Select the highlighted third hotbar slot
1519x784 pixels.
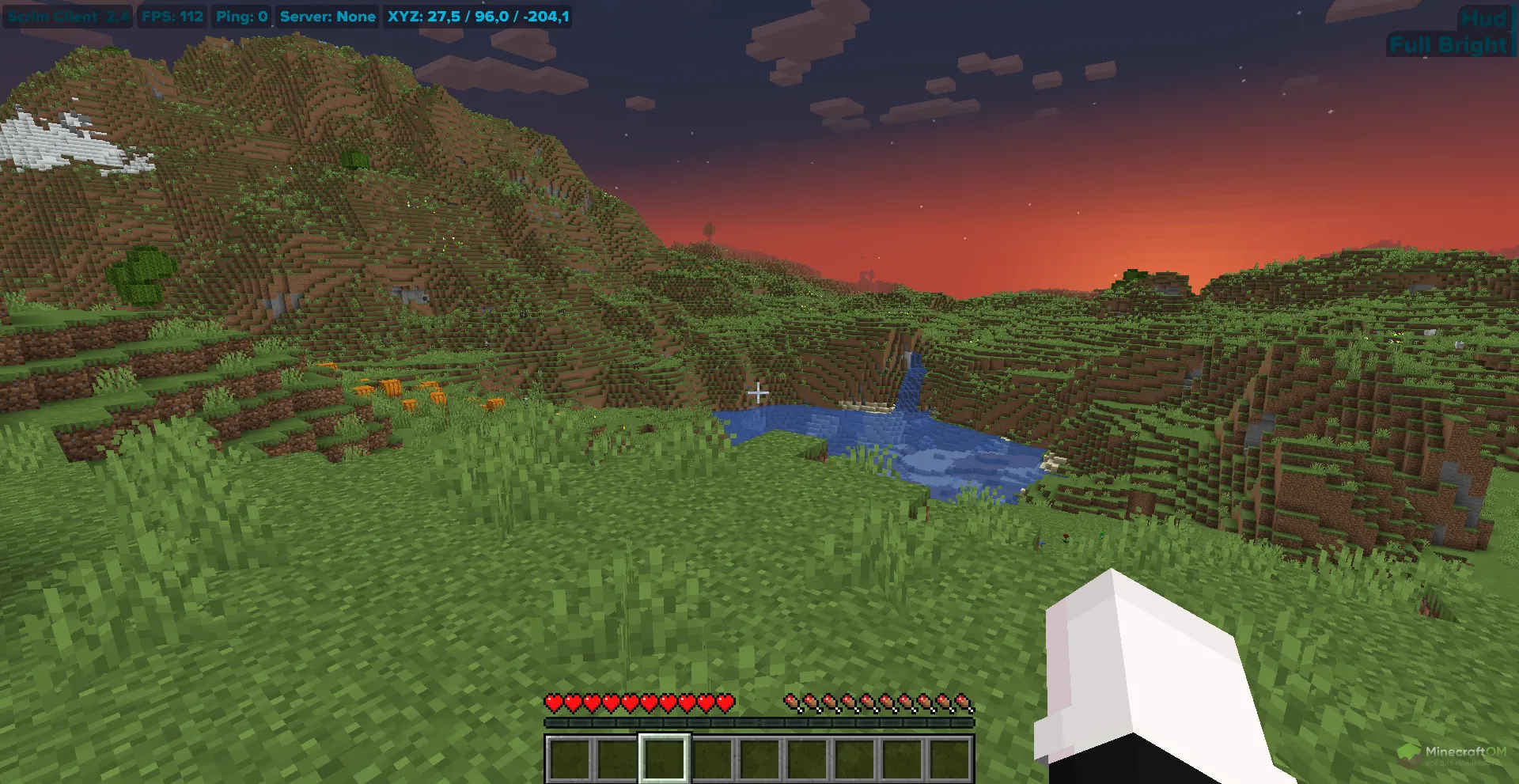click(x=663, y=758)
